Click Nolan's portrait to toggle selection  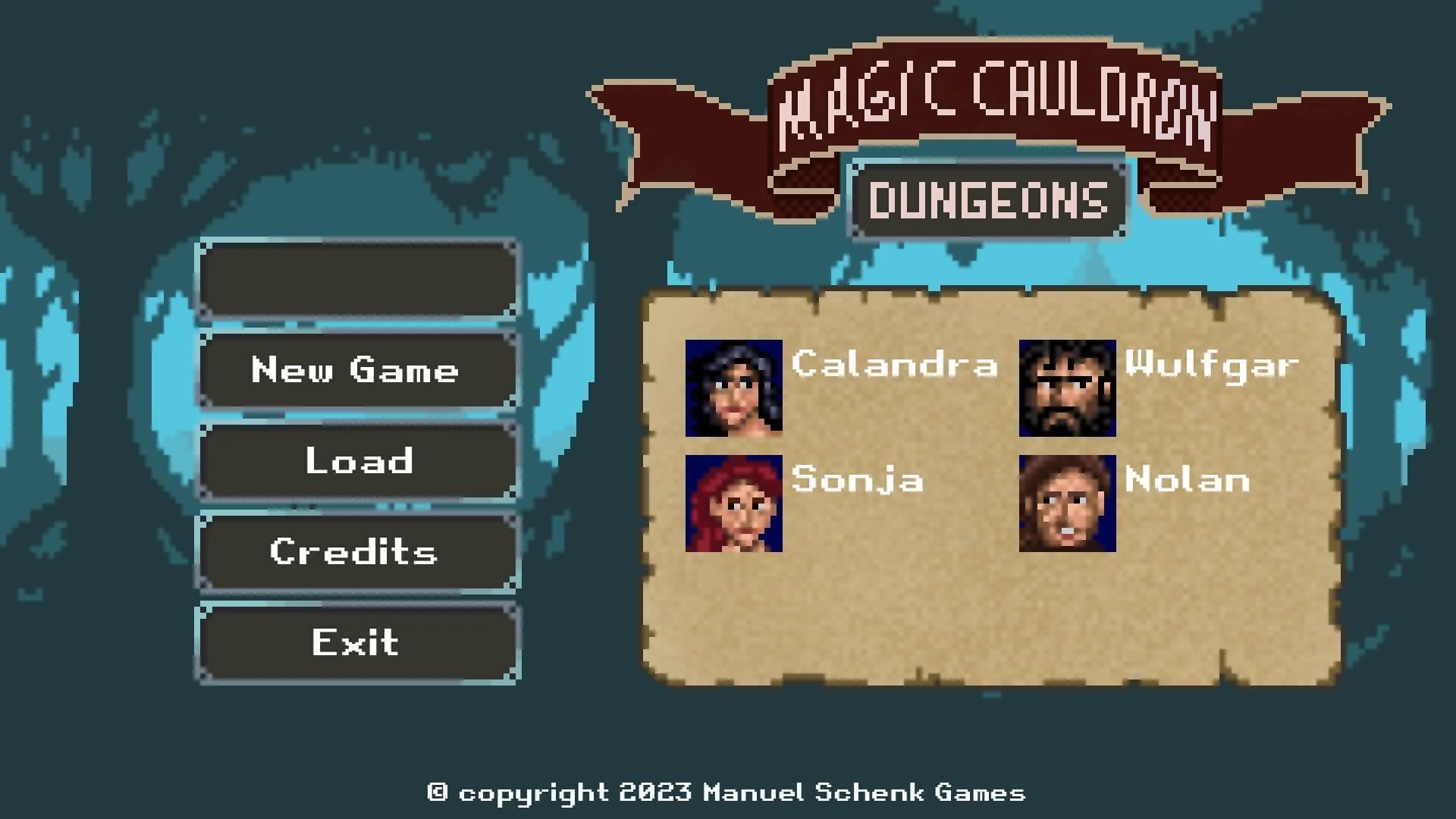1068,504
